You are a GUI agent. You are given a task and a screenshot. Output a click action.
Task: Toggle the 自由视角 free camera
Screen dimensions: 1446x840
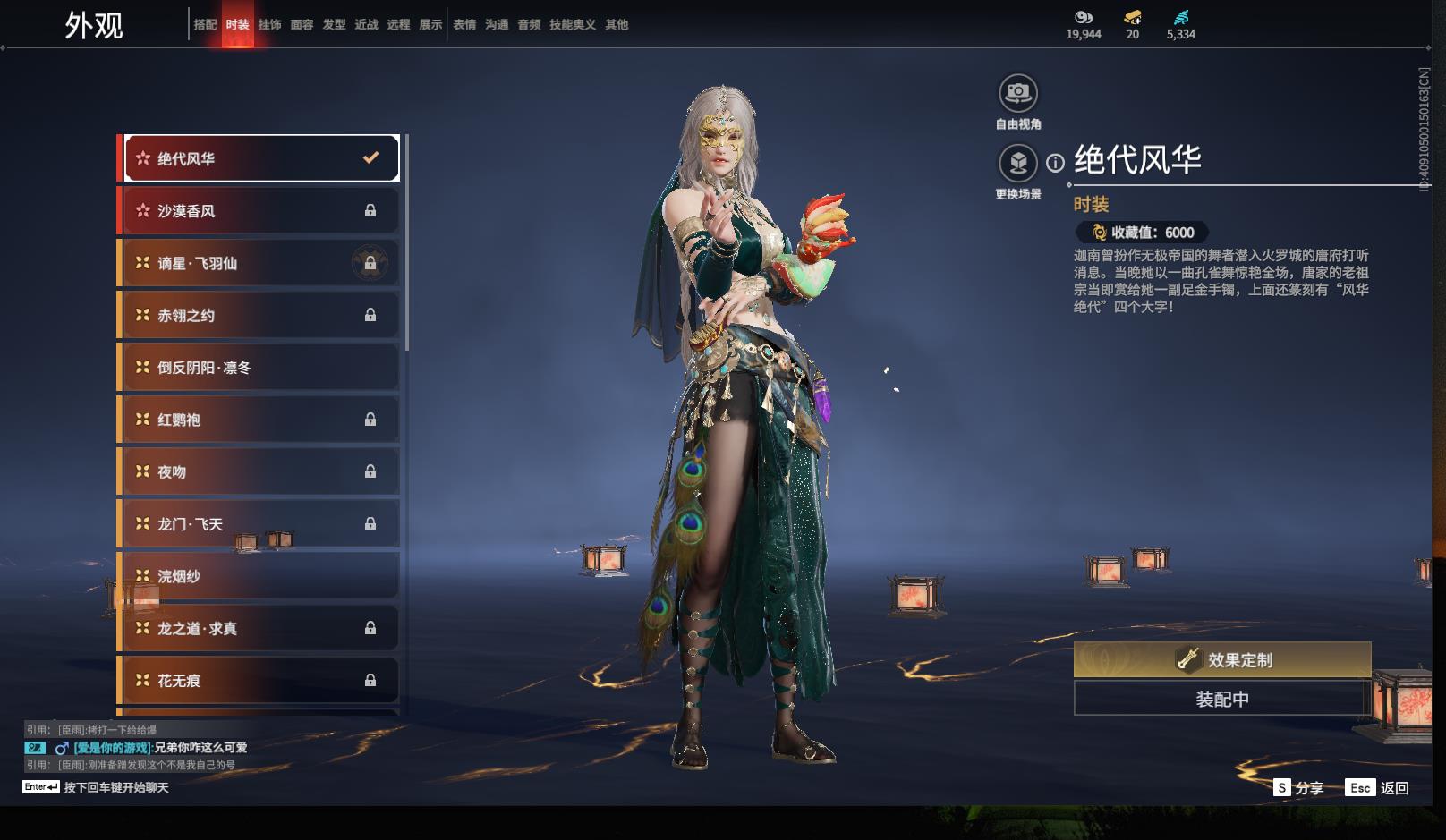pos(1017,93)
